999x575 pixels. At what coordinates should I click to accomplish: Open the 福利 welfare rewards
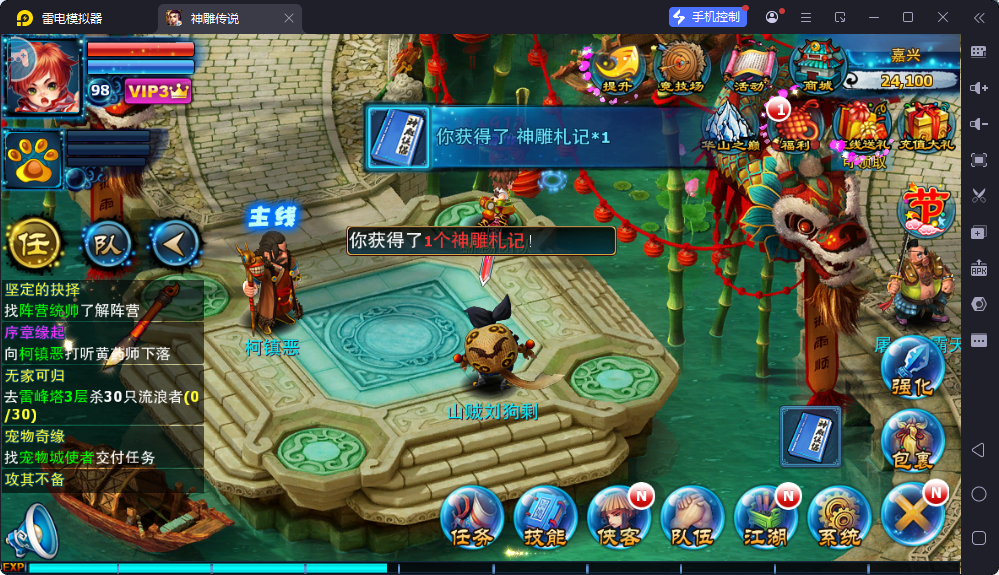coord(798,126)
